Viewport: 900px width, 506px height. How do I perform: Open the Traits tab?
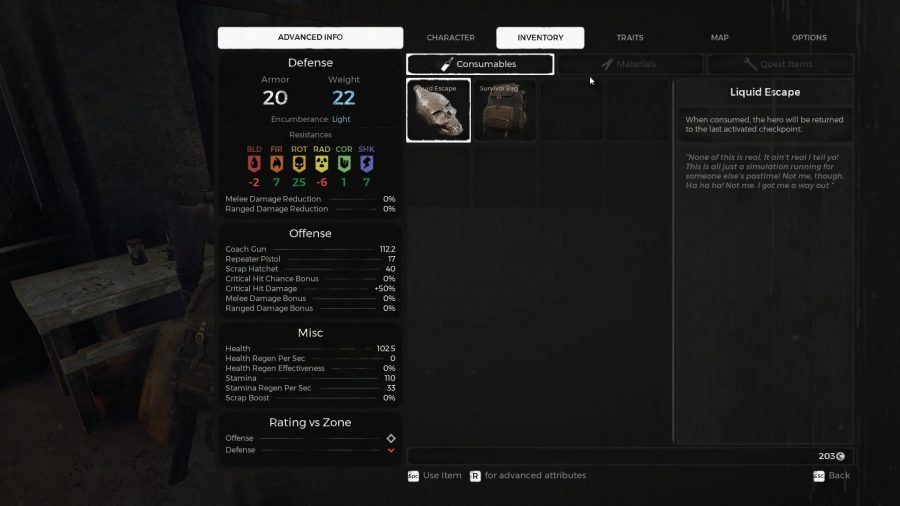(630, 38)
